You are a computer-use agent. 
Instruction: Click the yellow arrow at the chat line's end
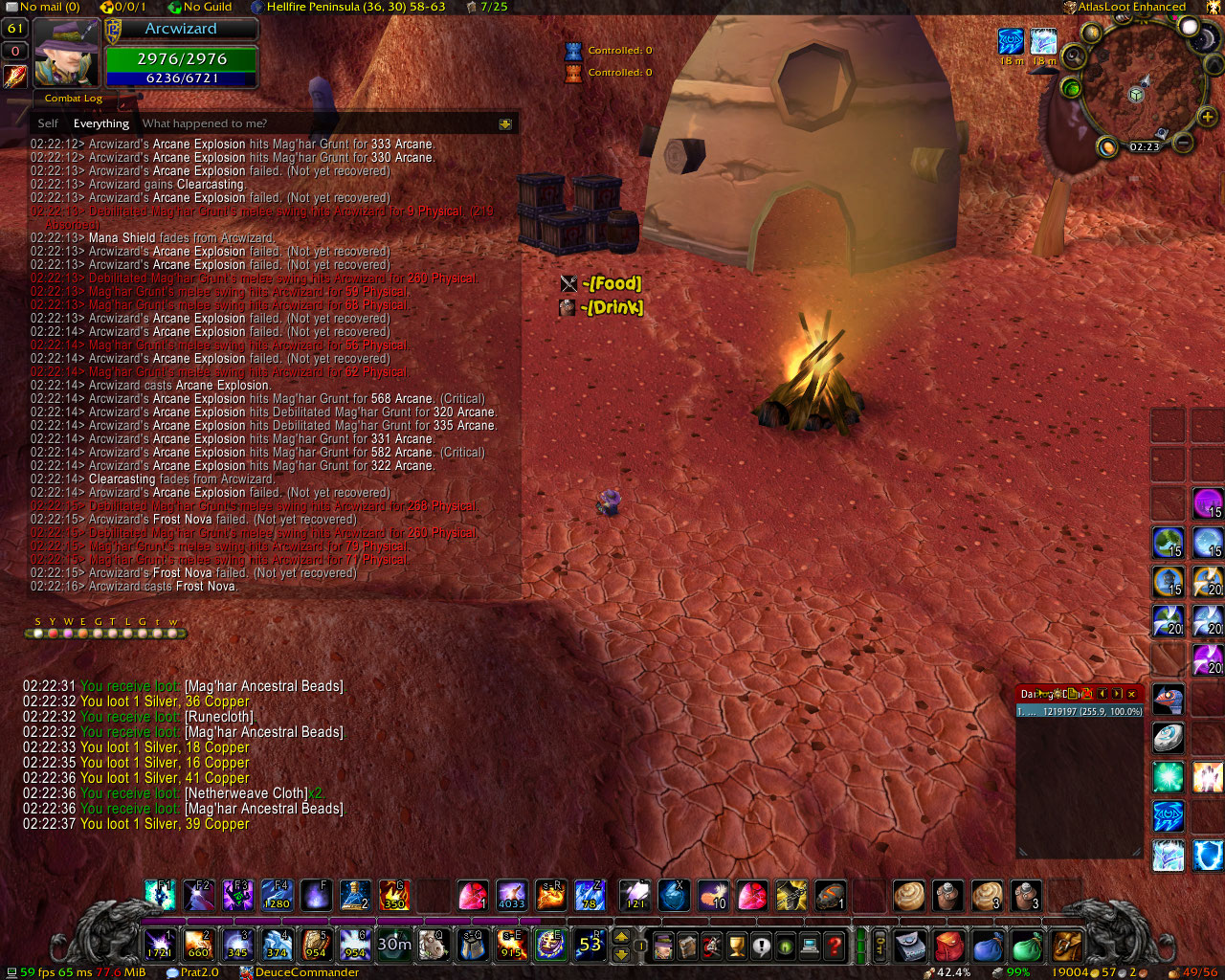[504, 123]
